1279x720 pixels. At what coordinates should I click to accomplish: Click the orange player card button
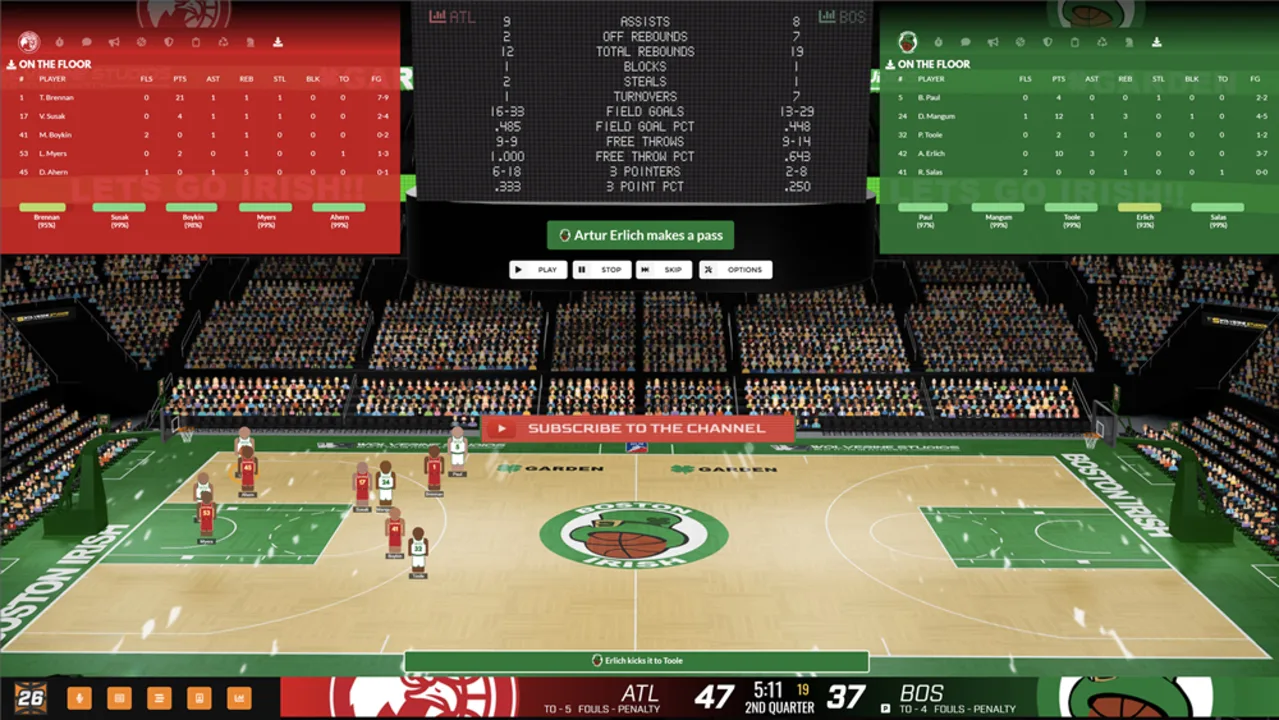(x=198, y=697)
